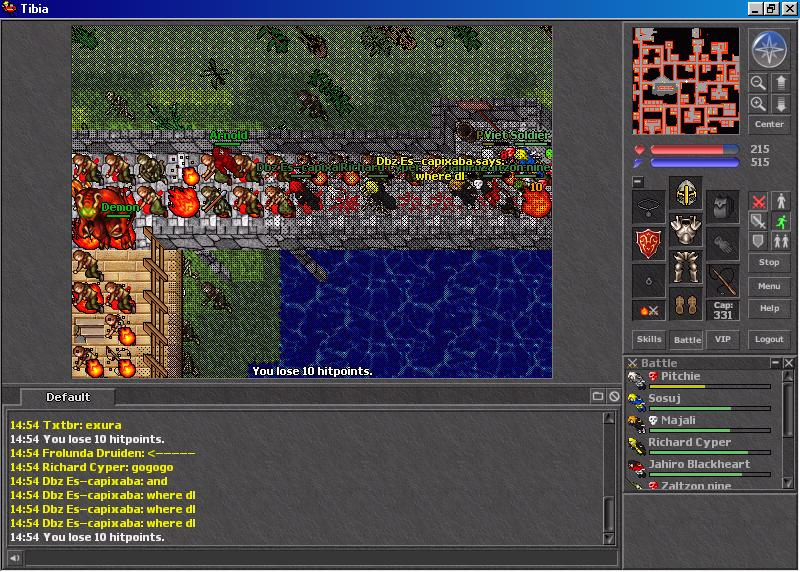800x572 pixels.
Task: Close the Tibia window
Action: (x=788, y=9)
